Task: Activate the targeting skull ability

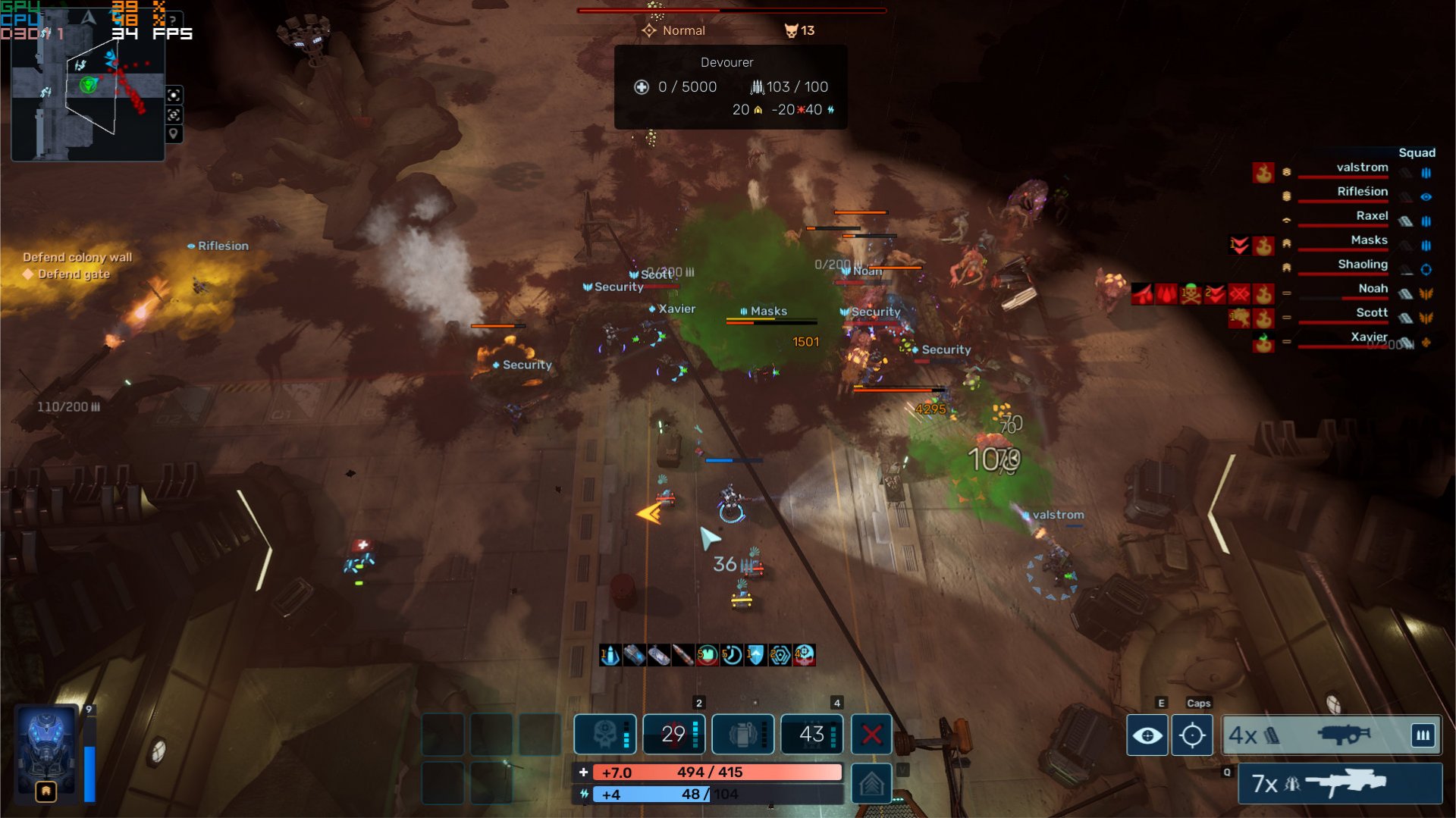Action: (604, 734)
